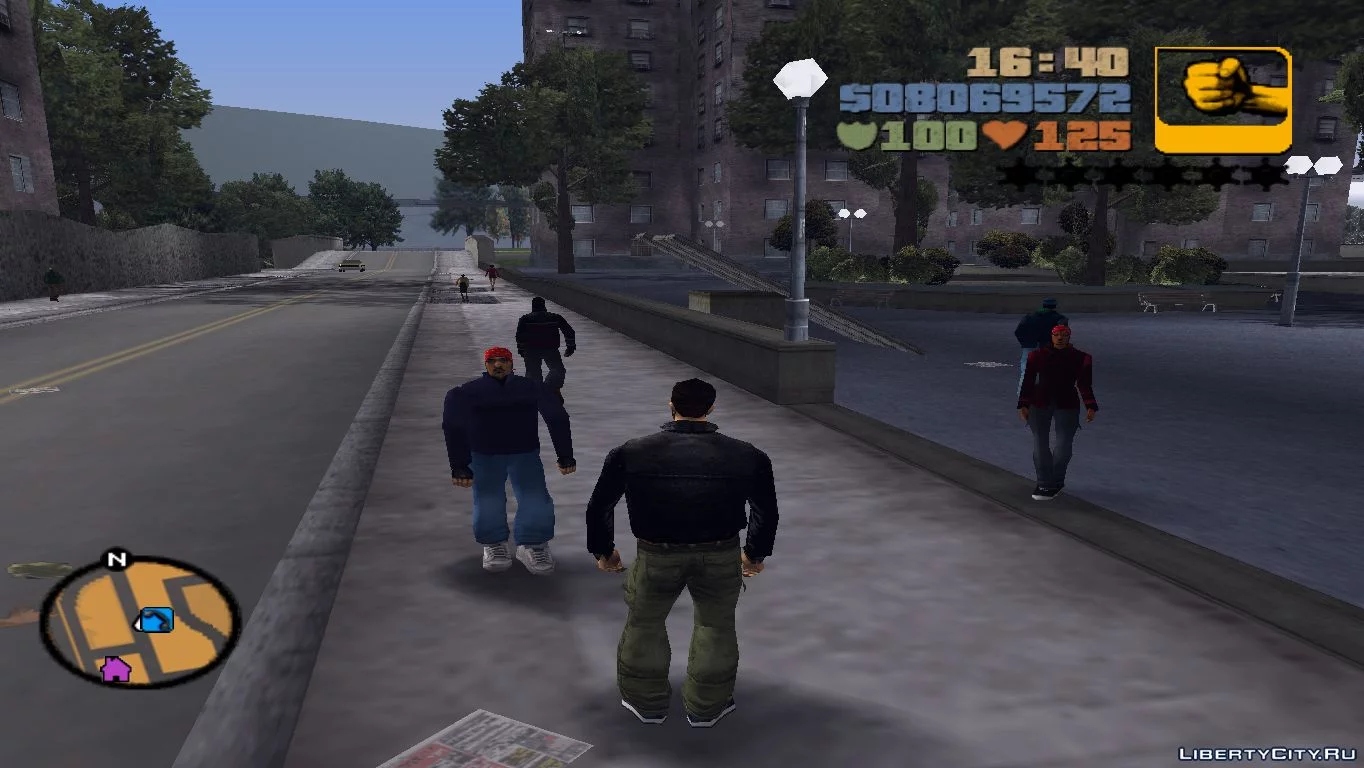
Task: Select the fist weapon icon
Action: 1222,99
